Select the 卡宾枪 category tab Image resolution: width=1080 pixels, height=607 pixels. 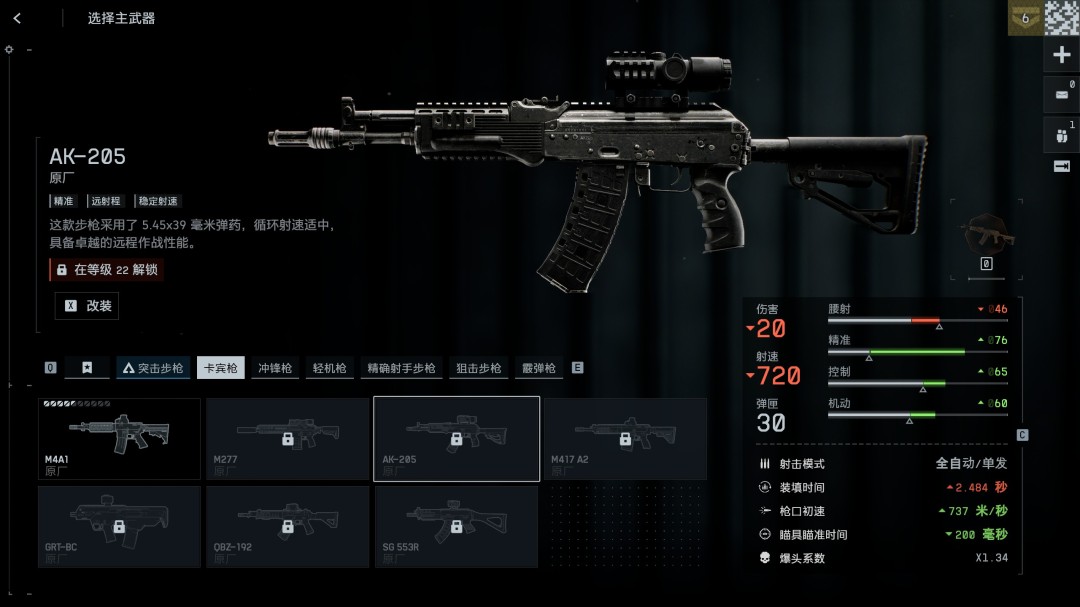[221, 368]
